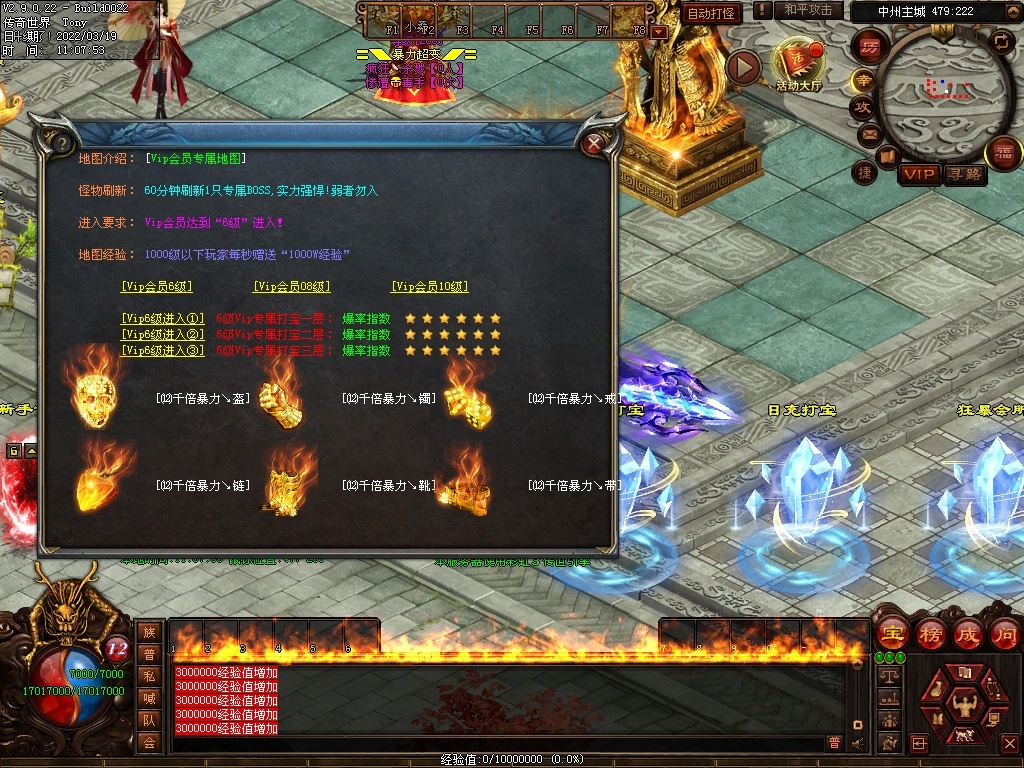Image resolution: width=1024 pixels, height=768 pixels.
Task: Enter the map via Vip6级进入①
Action: tap(162, 319)
